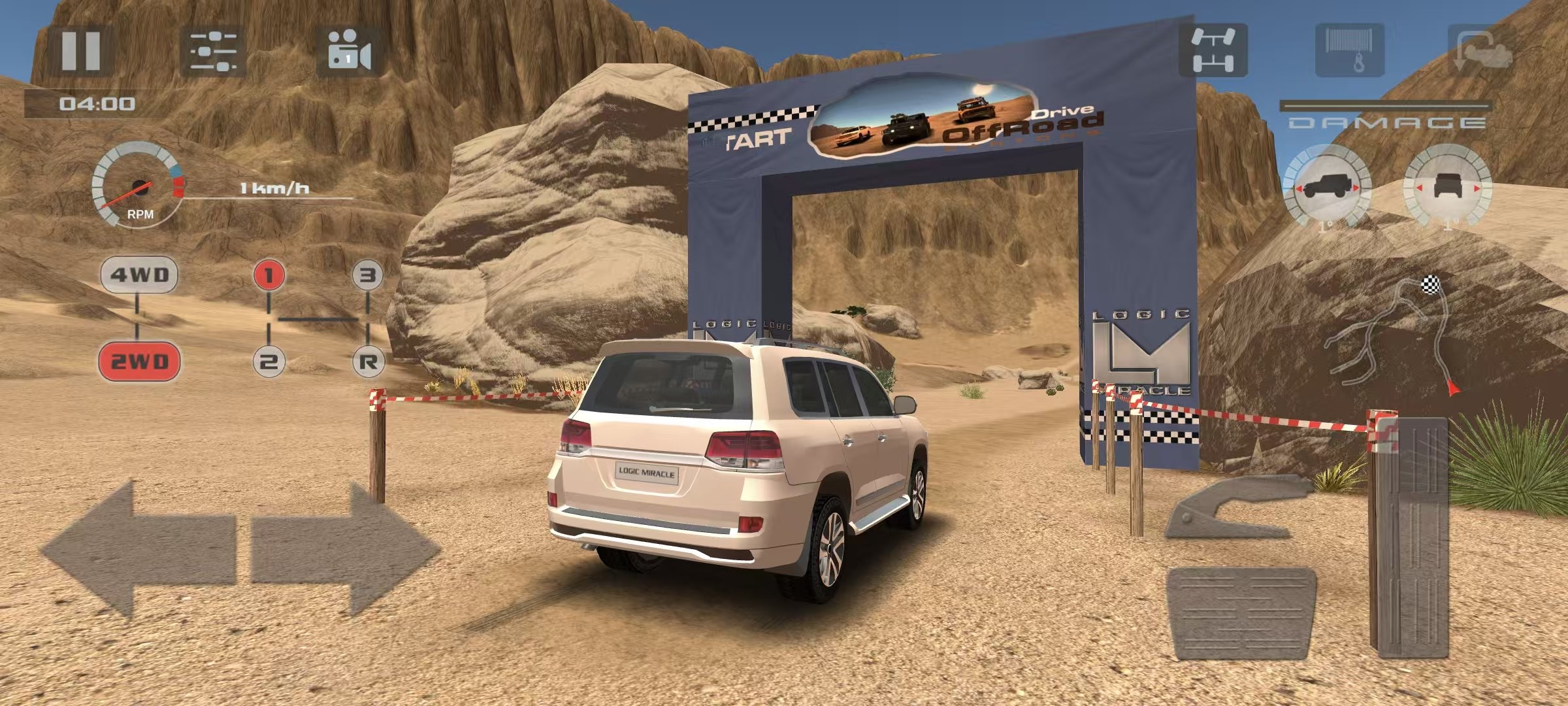Select 2WD drive mode
Image resolution: width=1568 pixels, height=706 pixels.
pyautogui.click(x=139, y=361)
